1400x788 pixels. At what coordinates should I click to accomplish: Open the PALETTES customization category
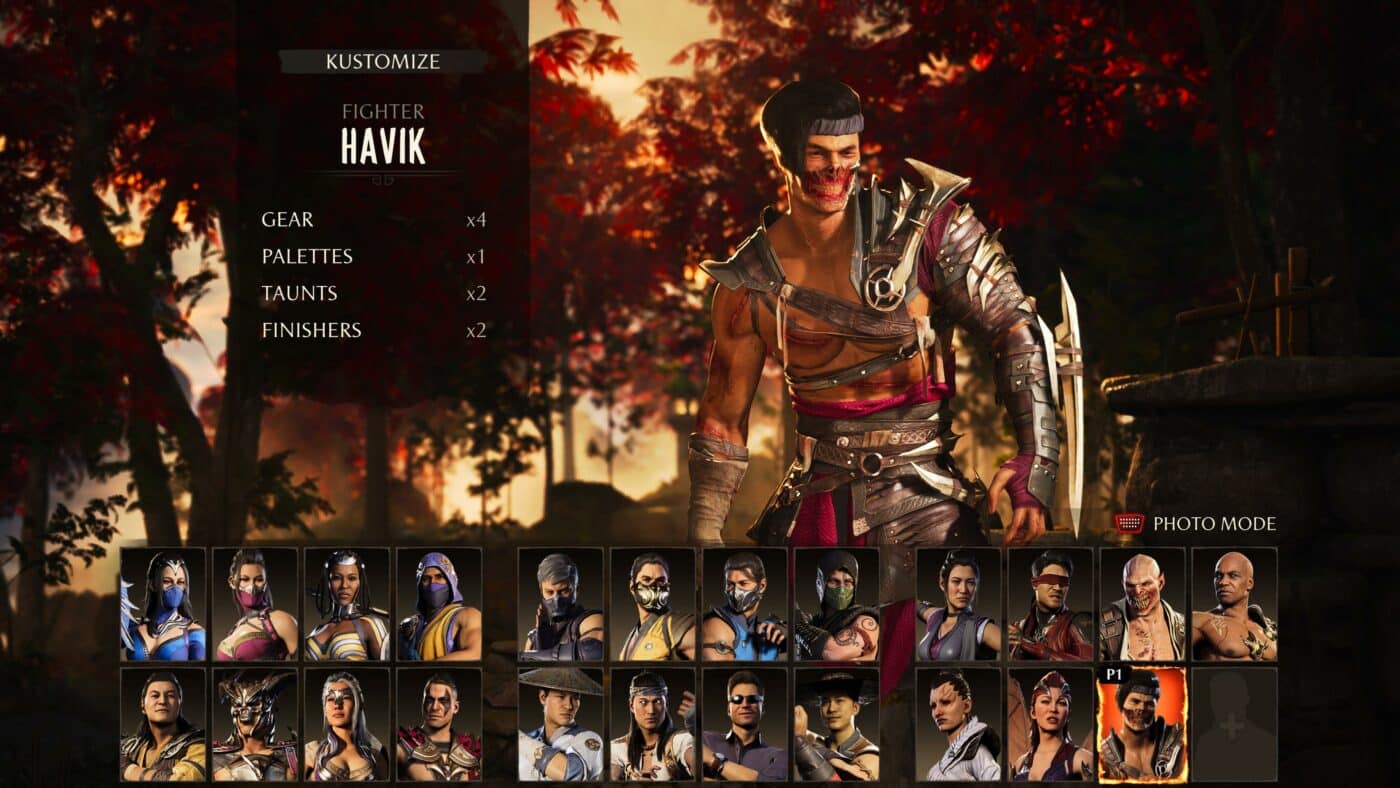tap(307, 256)
